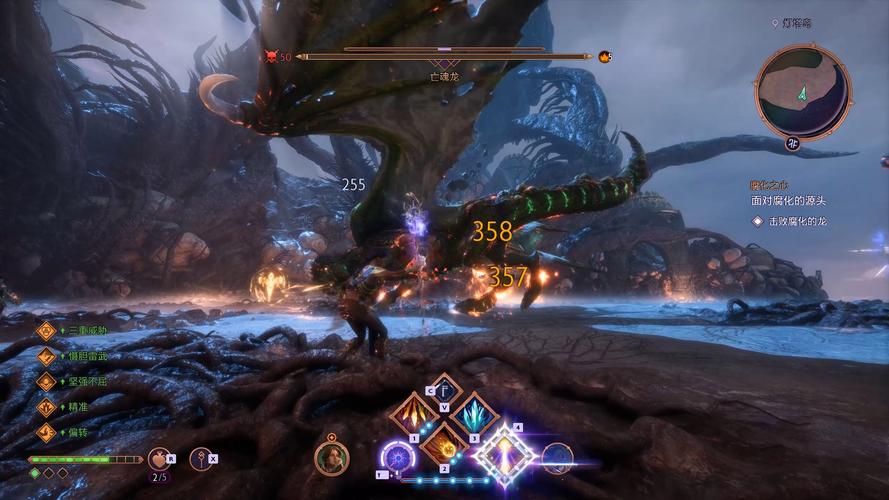
Task: Choose the 偏转 buff icon
Action: point(46,433)
